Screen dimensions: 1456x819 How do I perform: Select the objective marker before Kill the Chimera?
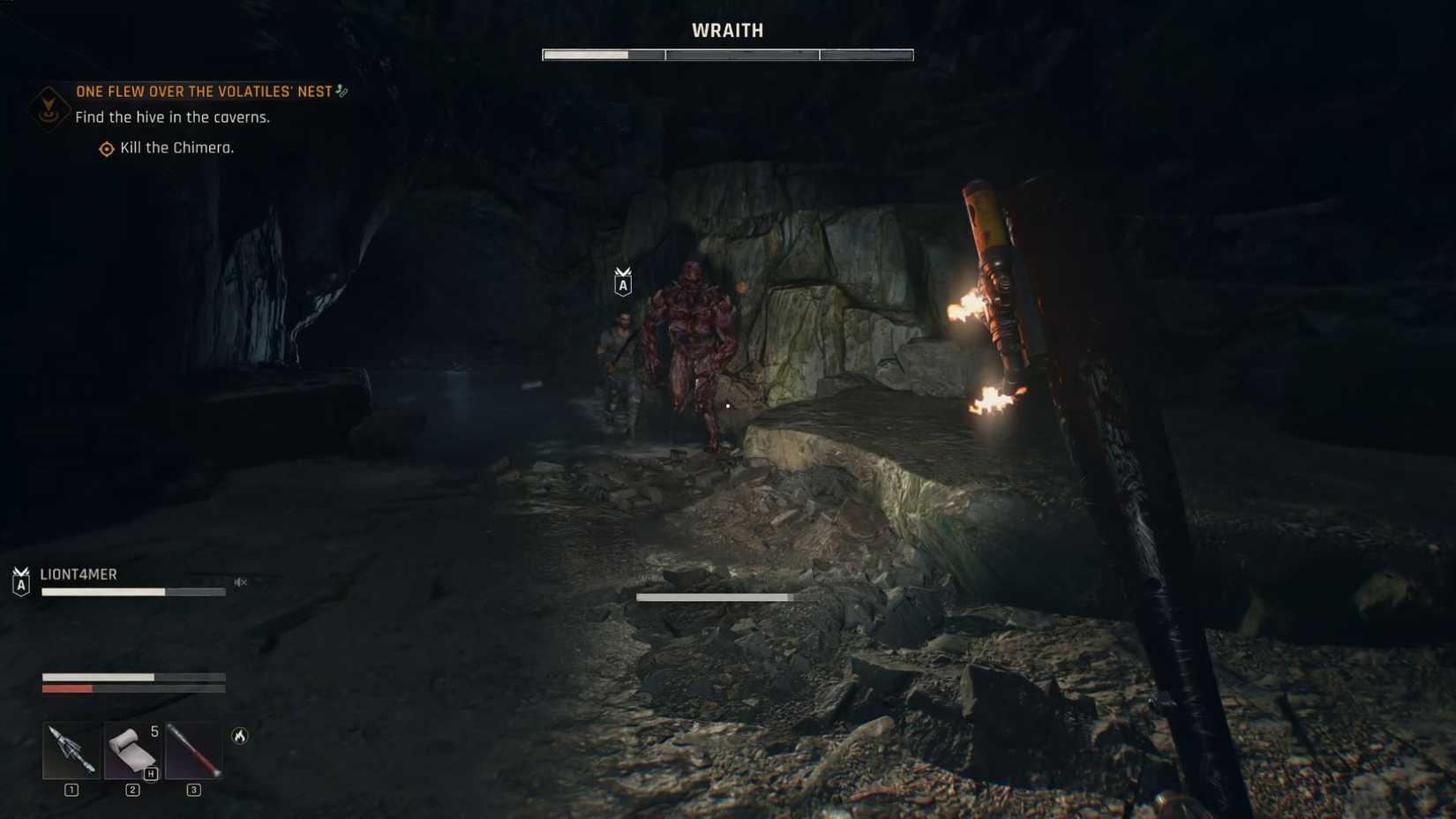(x=104, y=148)
